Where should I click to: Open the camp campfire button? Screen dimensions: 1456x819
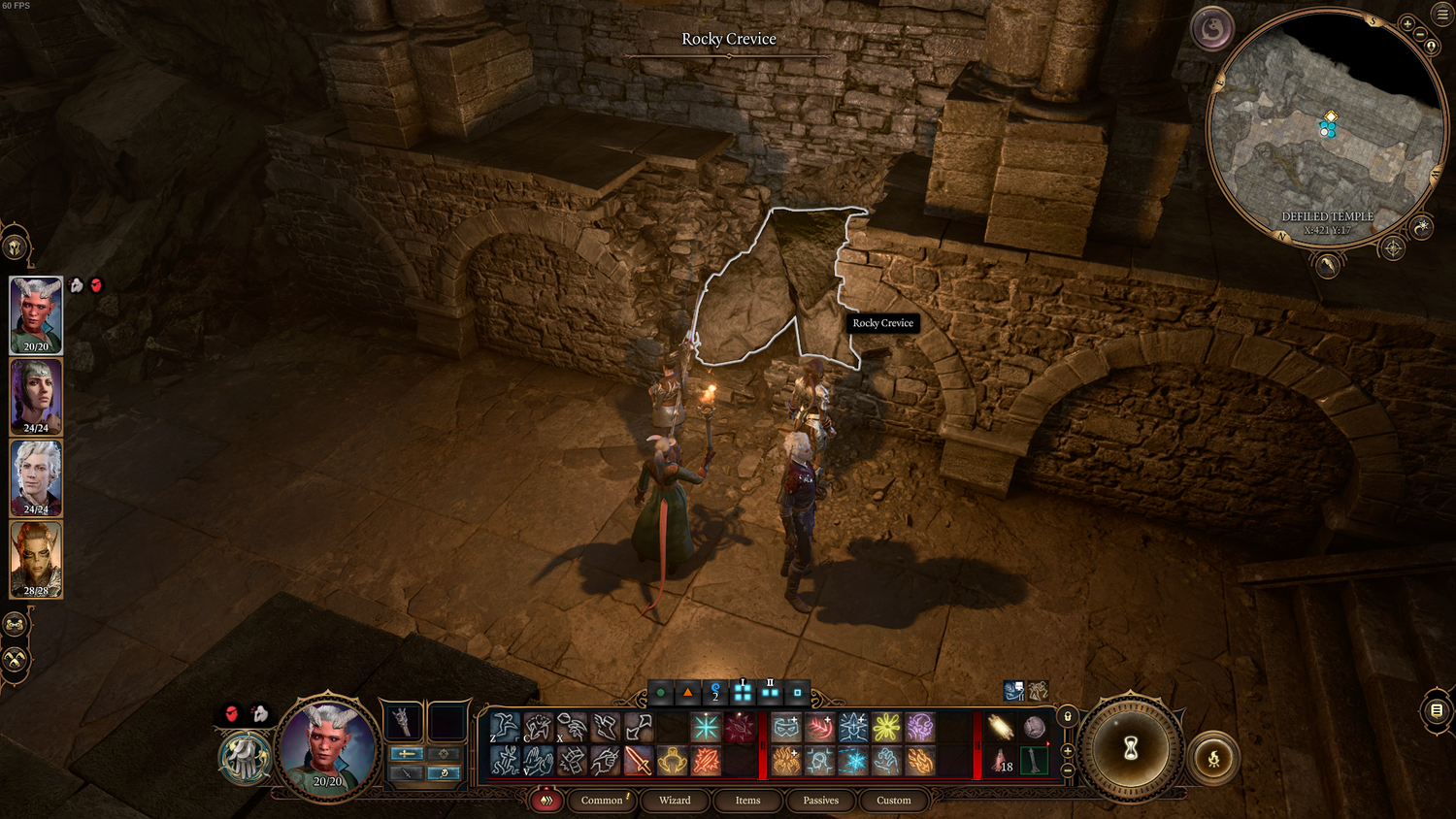coord(1213,759)
